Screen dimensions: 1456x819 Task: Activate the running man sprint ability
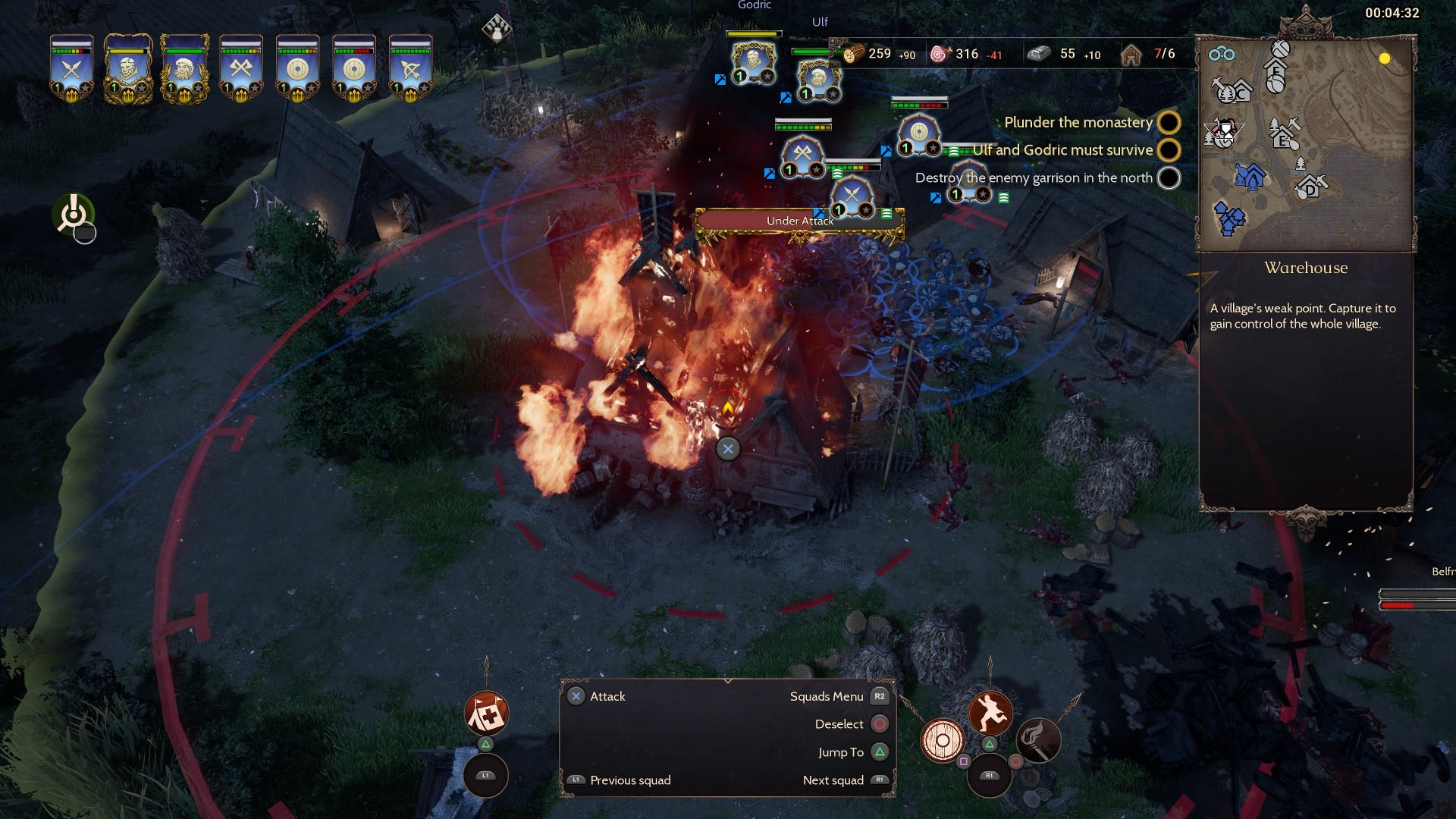(990, 713)
